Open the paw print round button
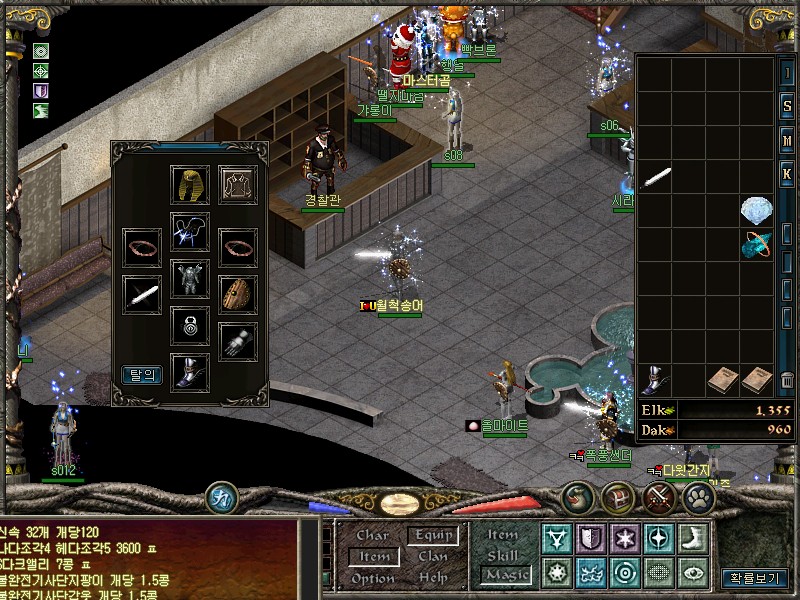Image resolution: width=800 pixels, height=600 pixels. coord(699,496)
